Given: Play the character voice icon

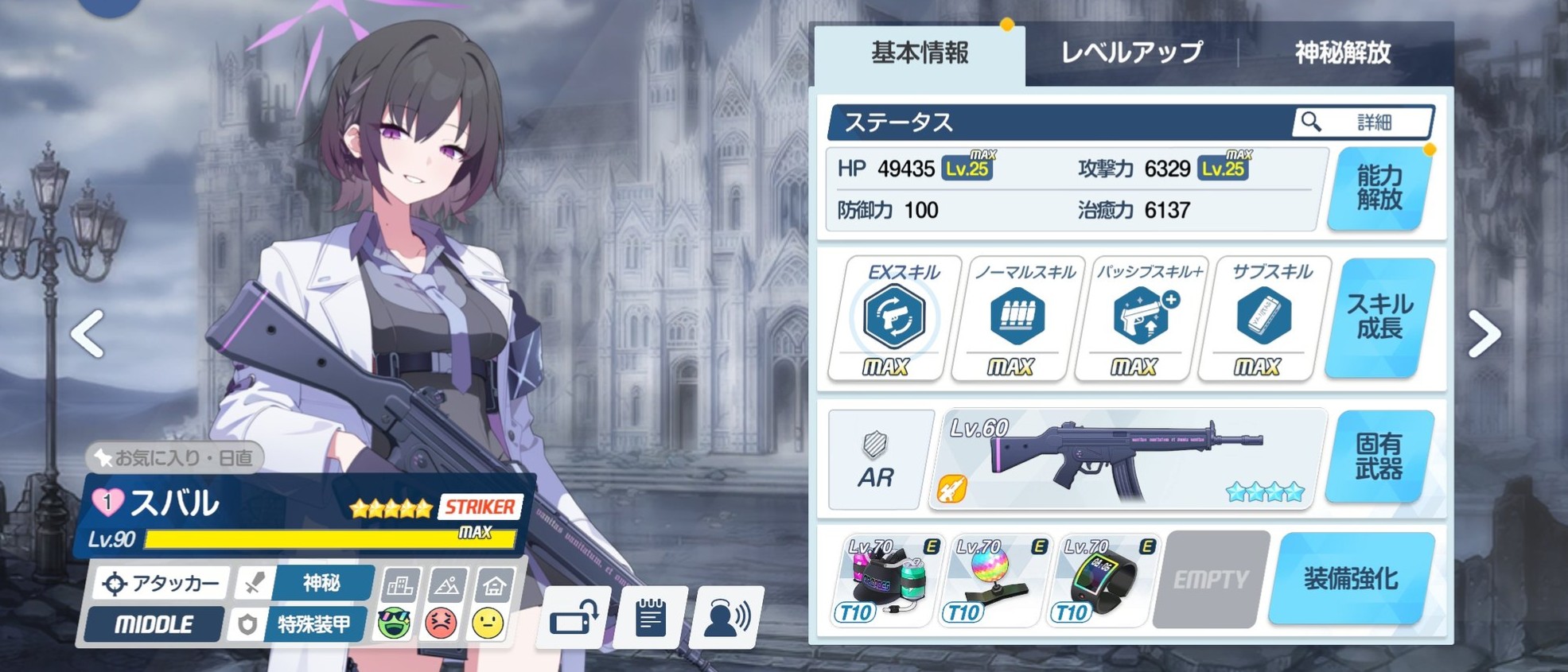Looking at the screenshot, I should [727, 617].
